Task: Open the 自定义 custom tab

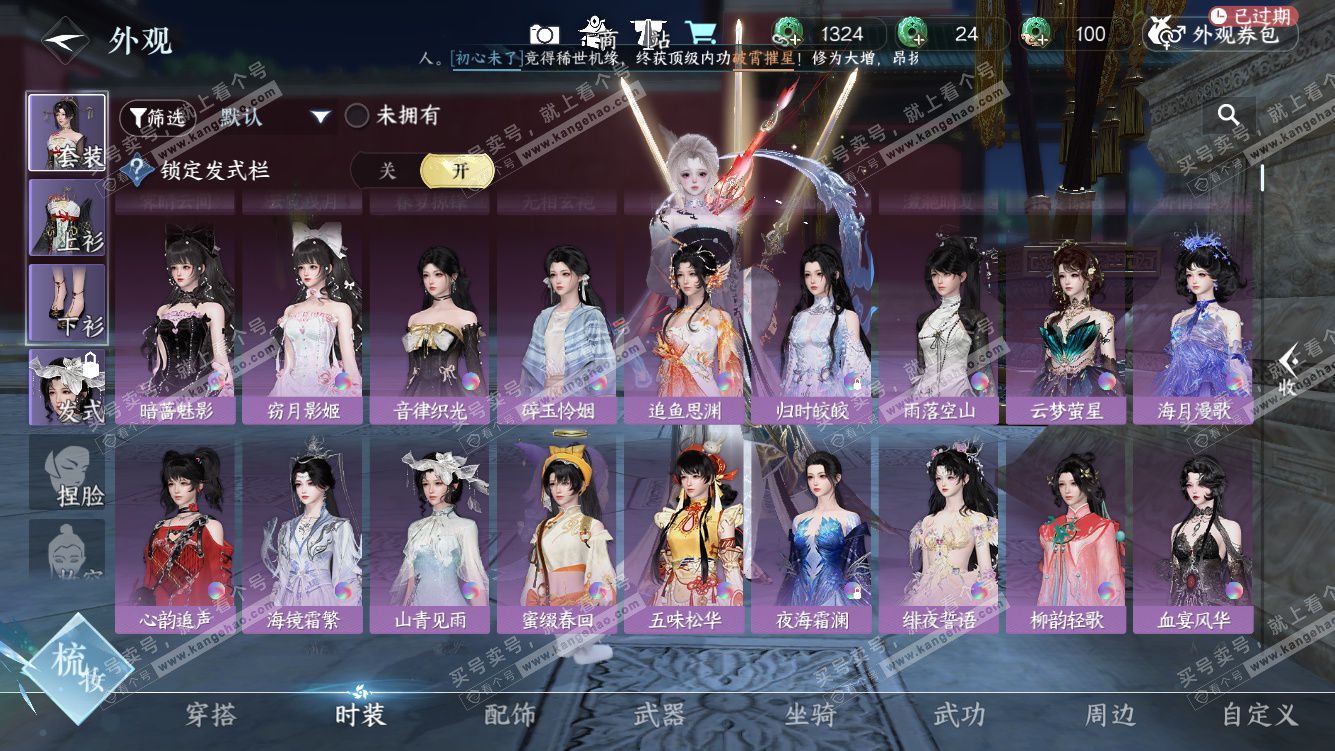Action: (x=1259, y=714)
